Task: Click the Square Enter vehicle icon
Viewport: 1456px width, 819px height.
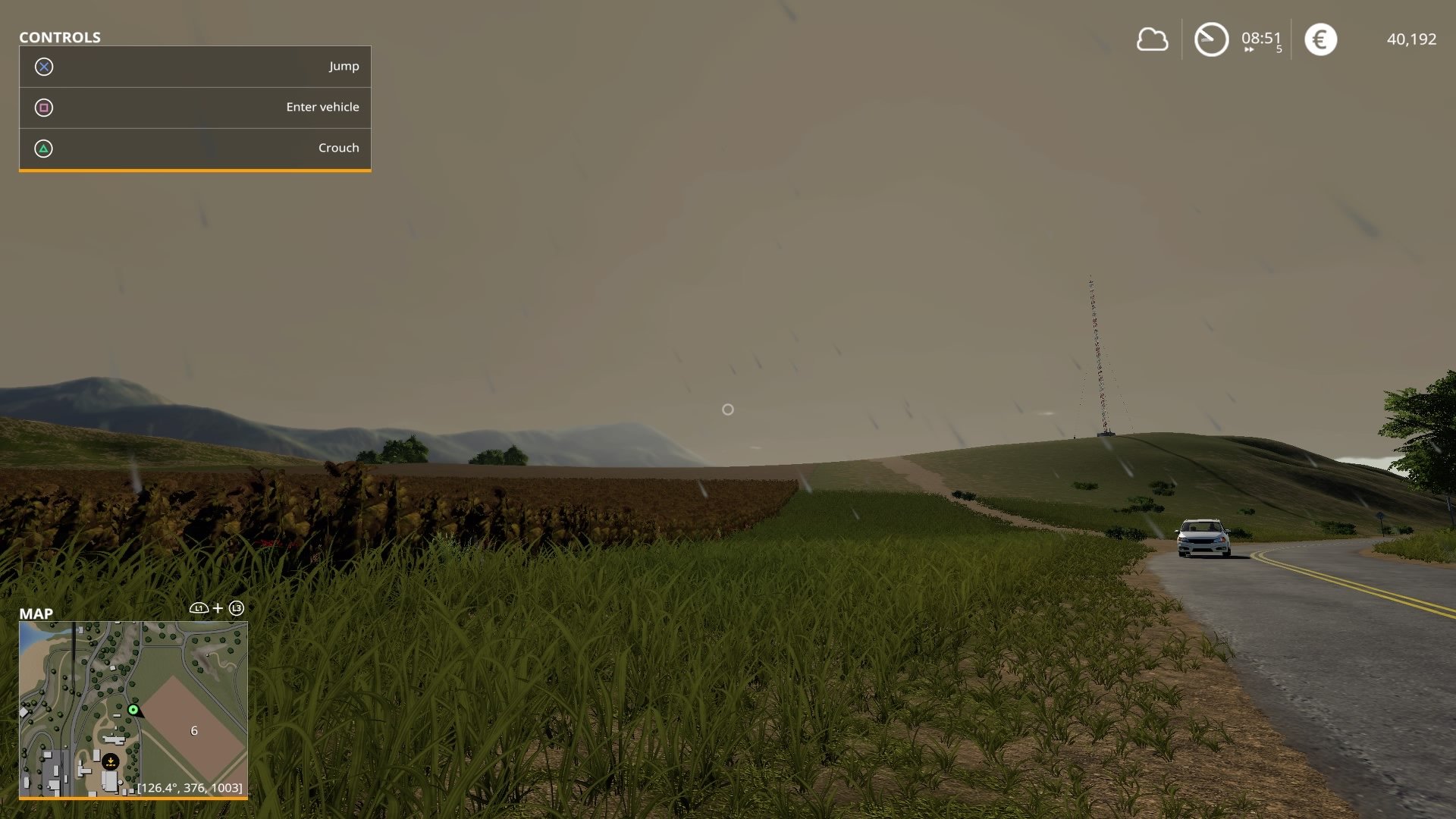Action: click(x=45, y=107)
